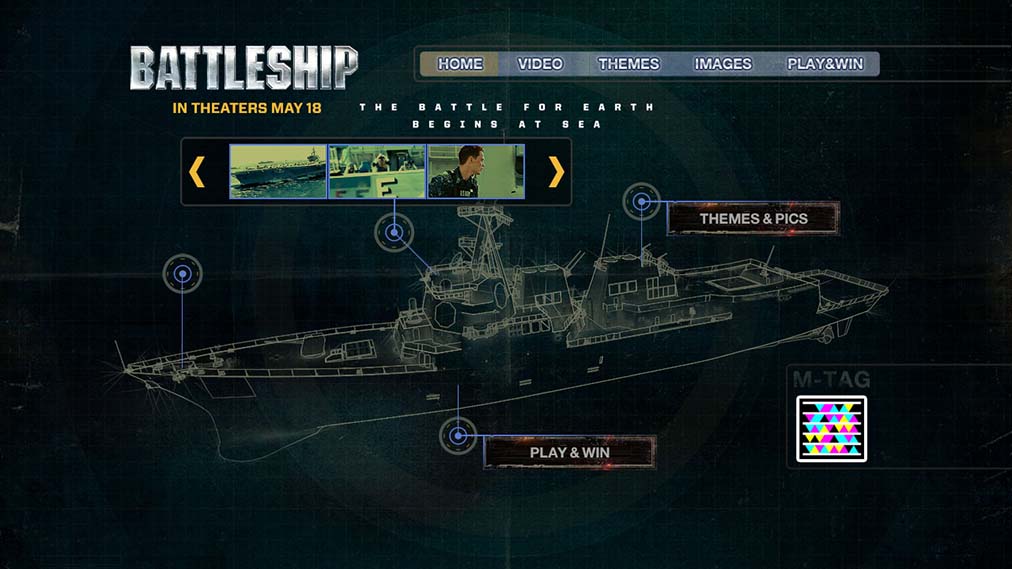Screen dimensions: 1012x569
Task: Go to the THEMES tab
Action: (x=629, y=64)
